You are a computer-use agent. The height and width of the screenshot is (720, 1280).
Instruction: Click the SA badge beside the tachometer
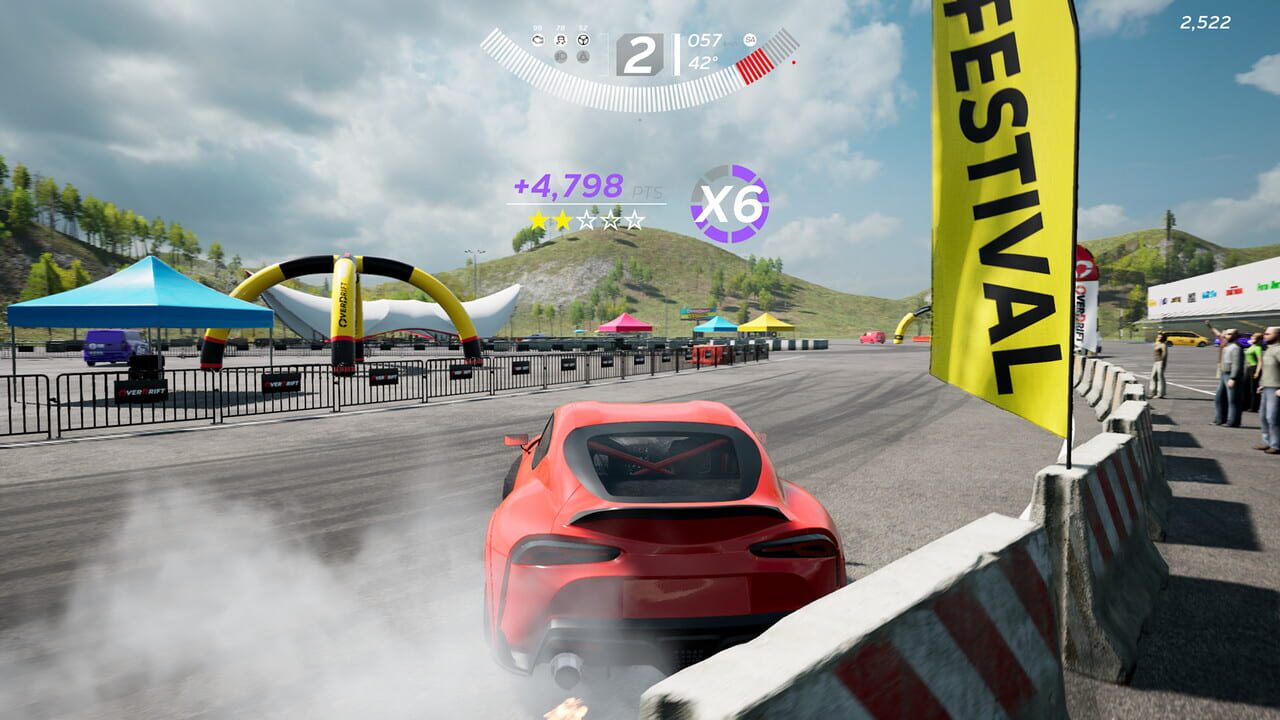(750, 40)
